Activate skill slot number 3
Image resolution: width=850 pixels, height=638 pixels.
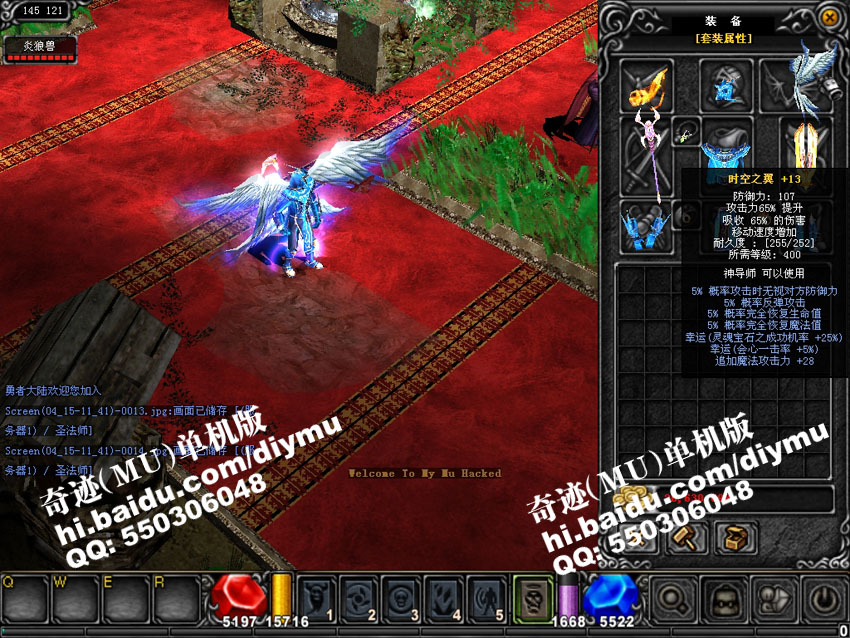point(401,597)
